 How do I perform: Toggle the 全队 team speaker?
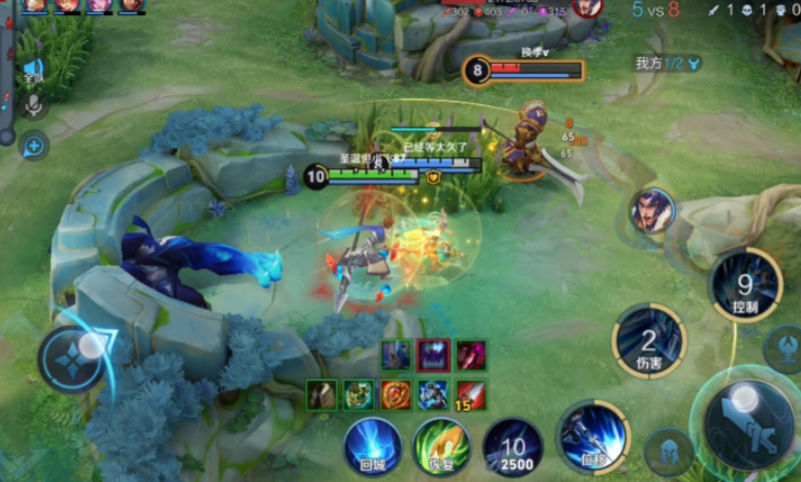[33, 70]
